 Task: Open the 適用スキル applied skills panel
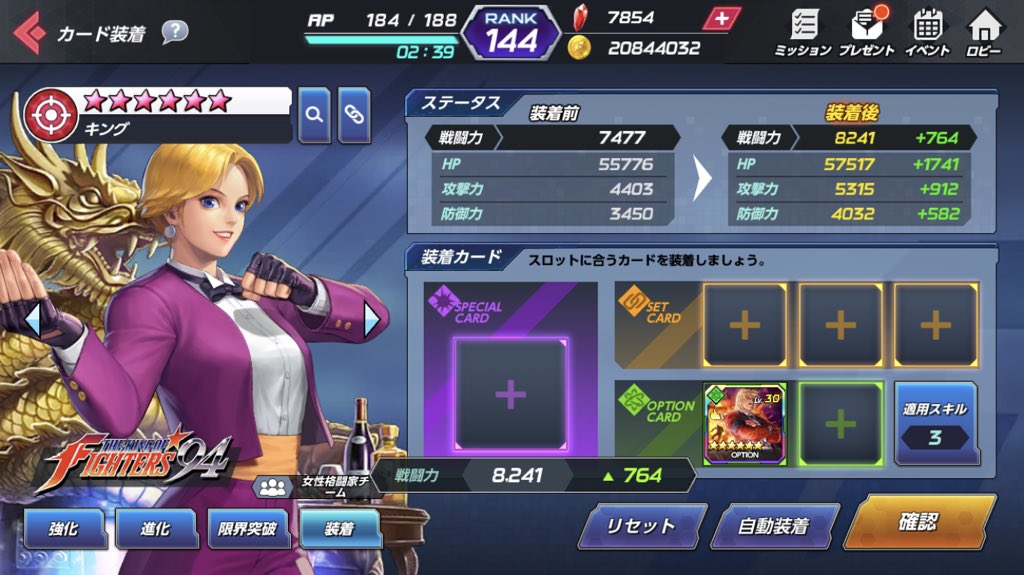935,424
